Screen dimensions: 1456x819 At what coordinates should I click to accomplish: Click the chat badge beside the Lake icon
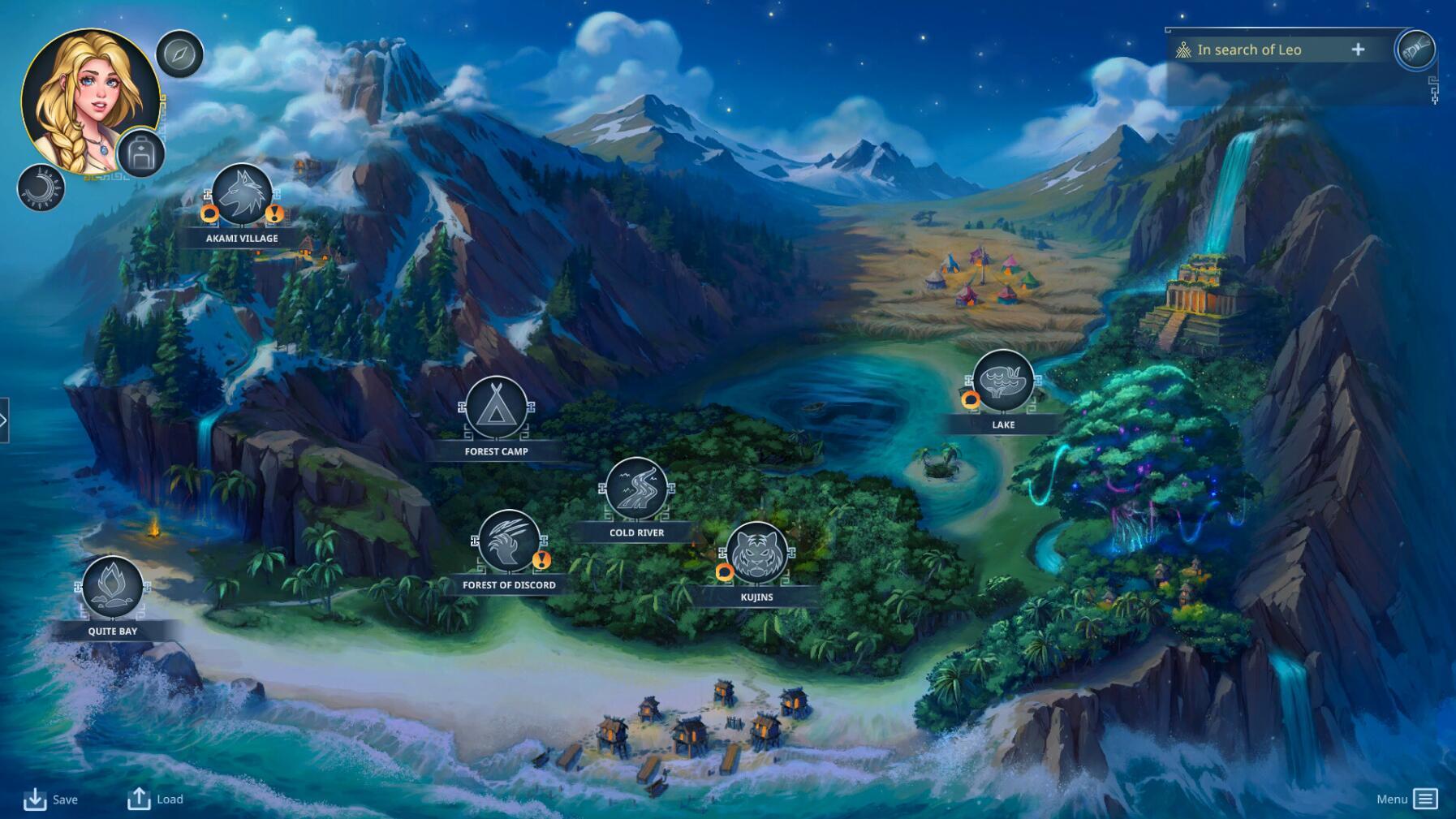[x=969, y=399]
